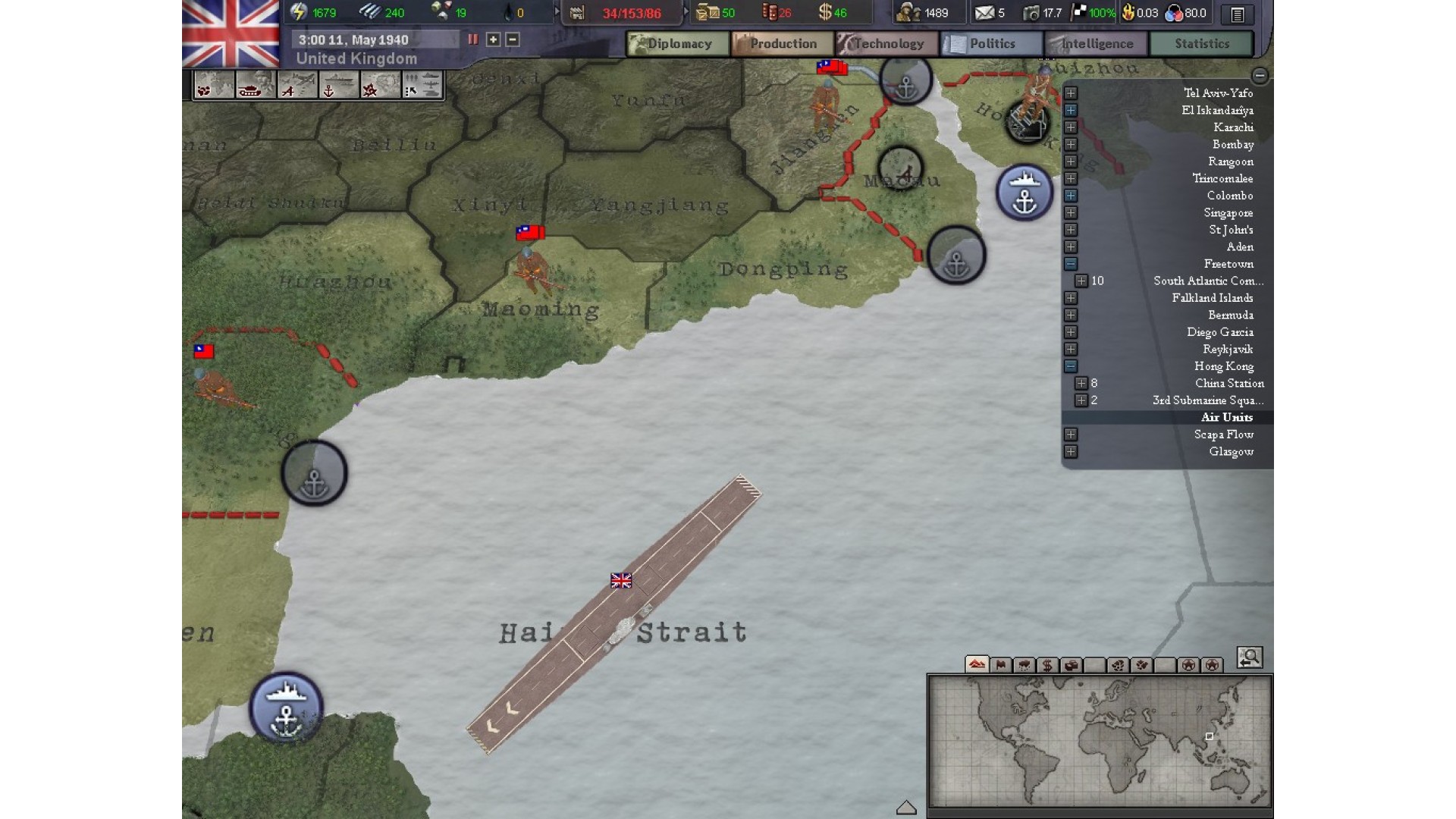Collapse the Hong Kong outliner group
Image resolution: width=1456 pixels, height=819 pixels.
click(x=1071, y=366)
